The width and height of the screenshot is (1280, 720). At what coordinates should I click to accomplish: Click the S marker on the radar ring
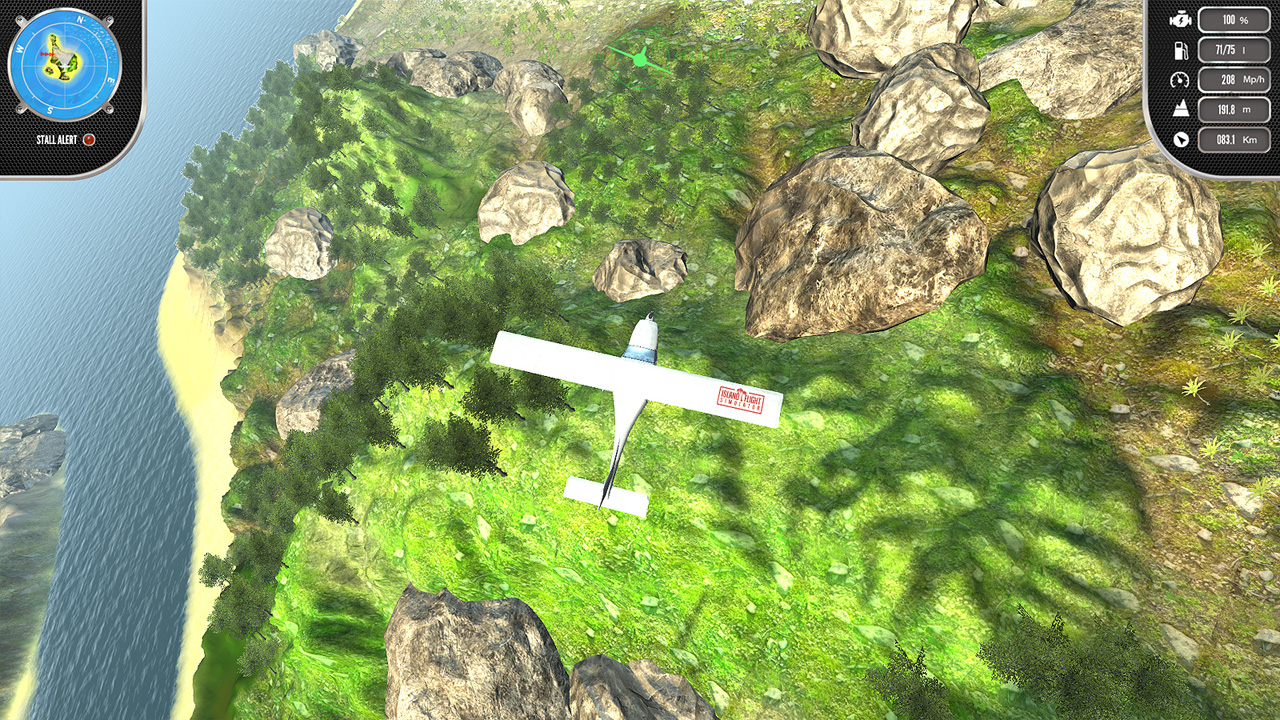pos(50,109)
